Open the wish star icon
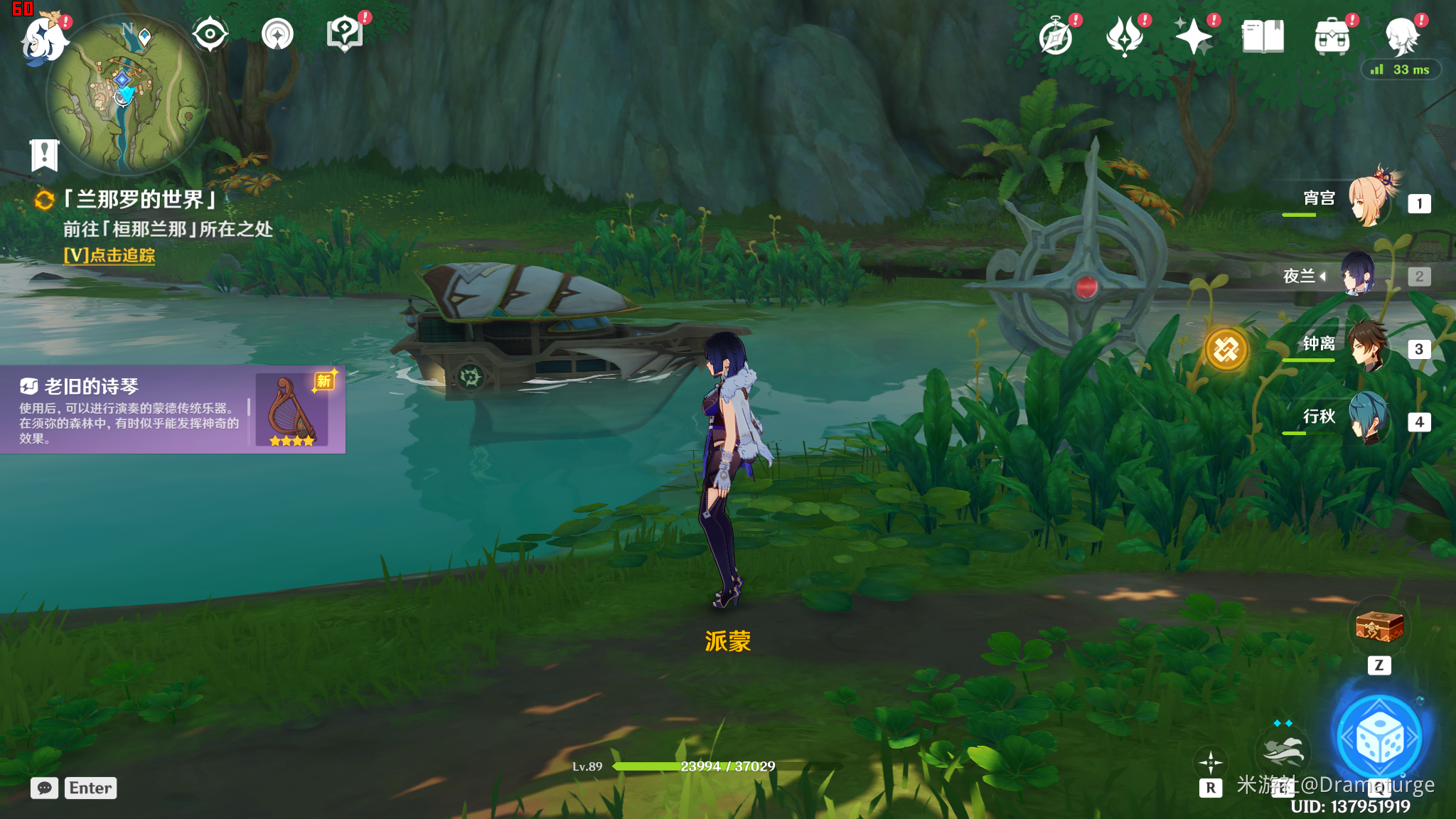1456x819 pixels. point(1194,36)
